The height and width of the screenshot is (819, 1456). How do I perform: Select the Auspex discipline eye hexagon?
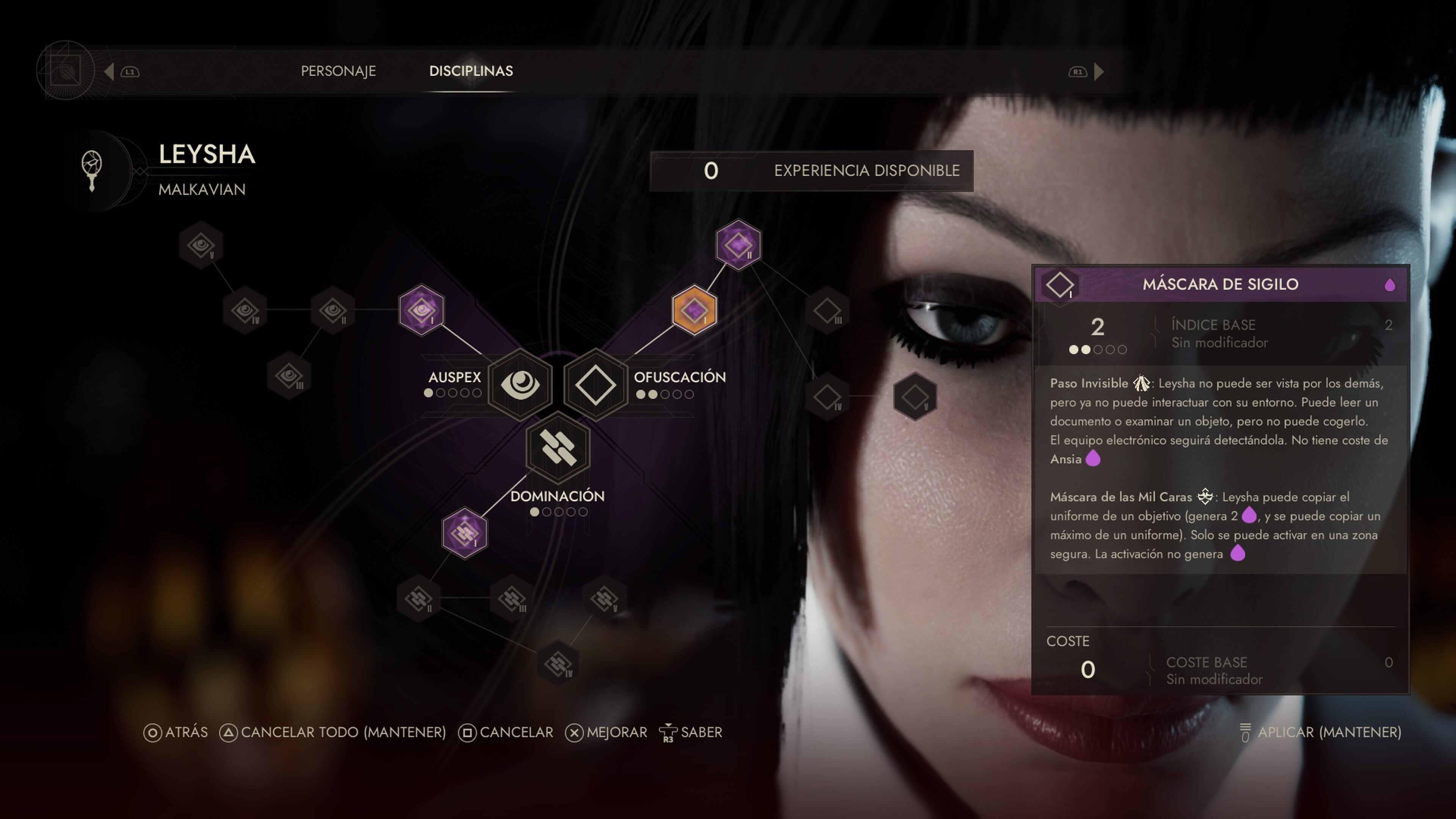point(520,385)
